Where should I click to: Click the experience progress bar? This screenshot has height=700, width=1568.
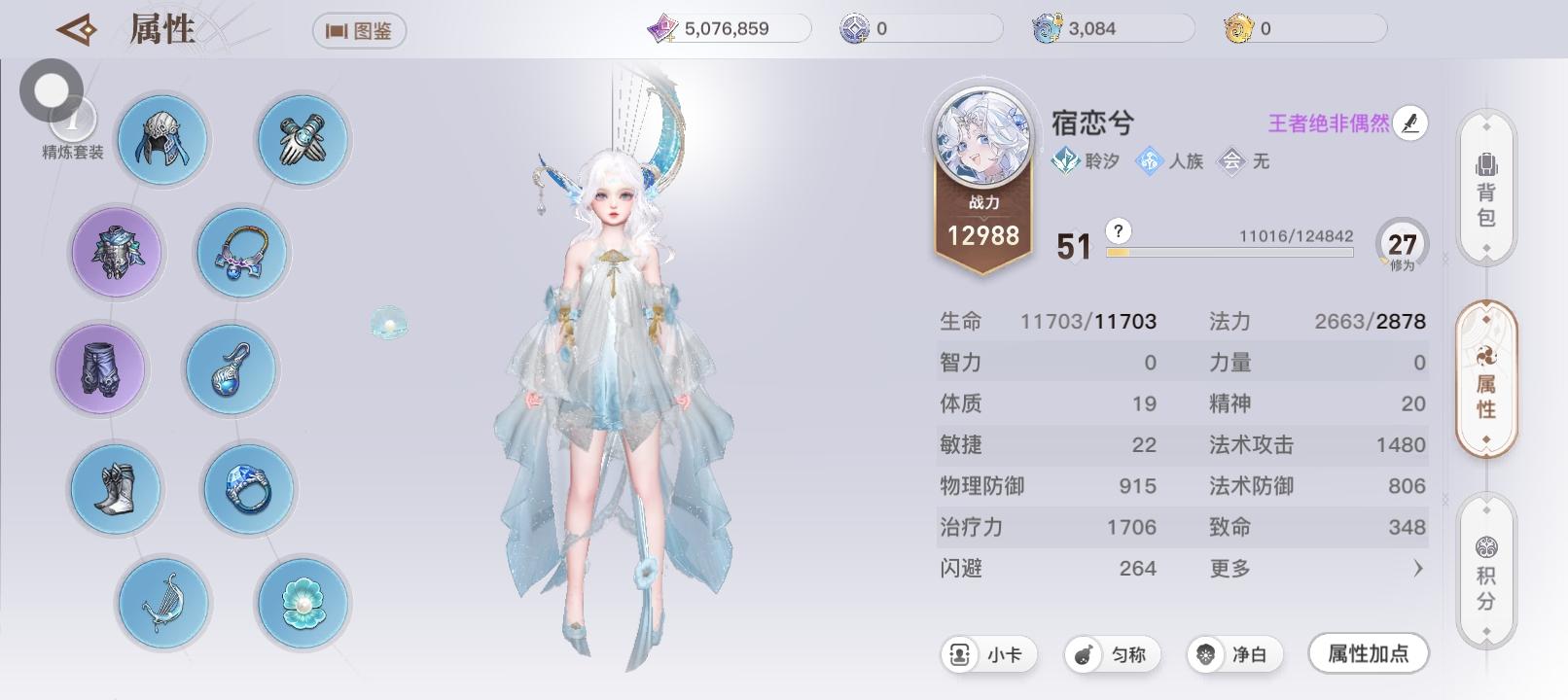pos(1230,251)
